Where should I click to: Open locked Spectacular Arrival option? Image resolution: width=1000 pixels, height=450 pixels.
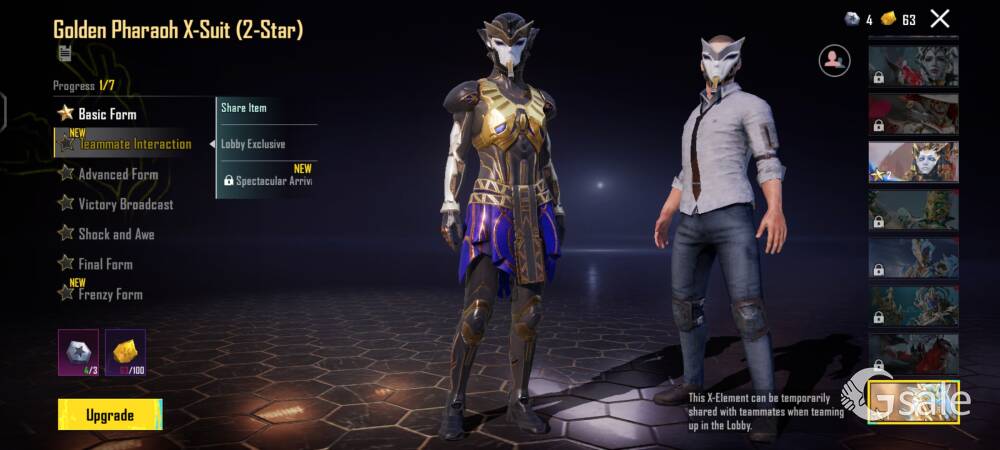tap(268, 181)
